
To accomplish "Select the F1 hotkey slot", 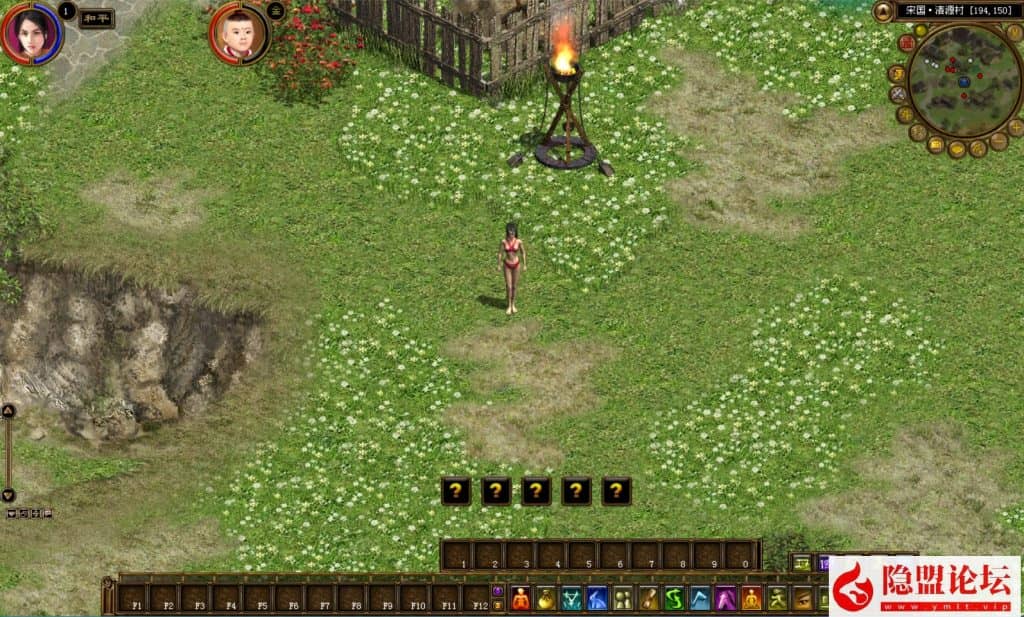I will coord(132,598).
